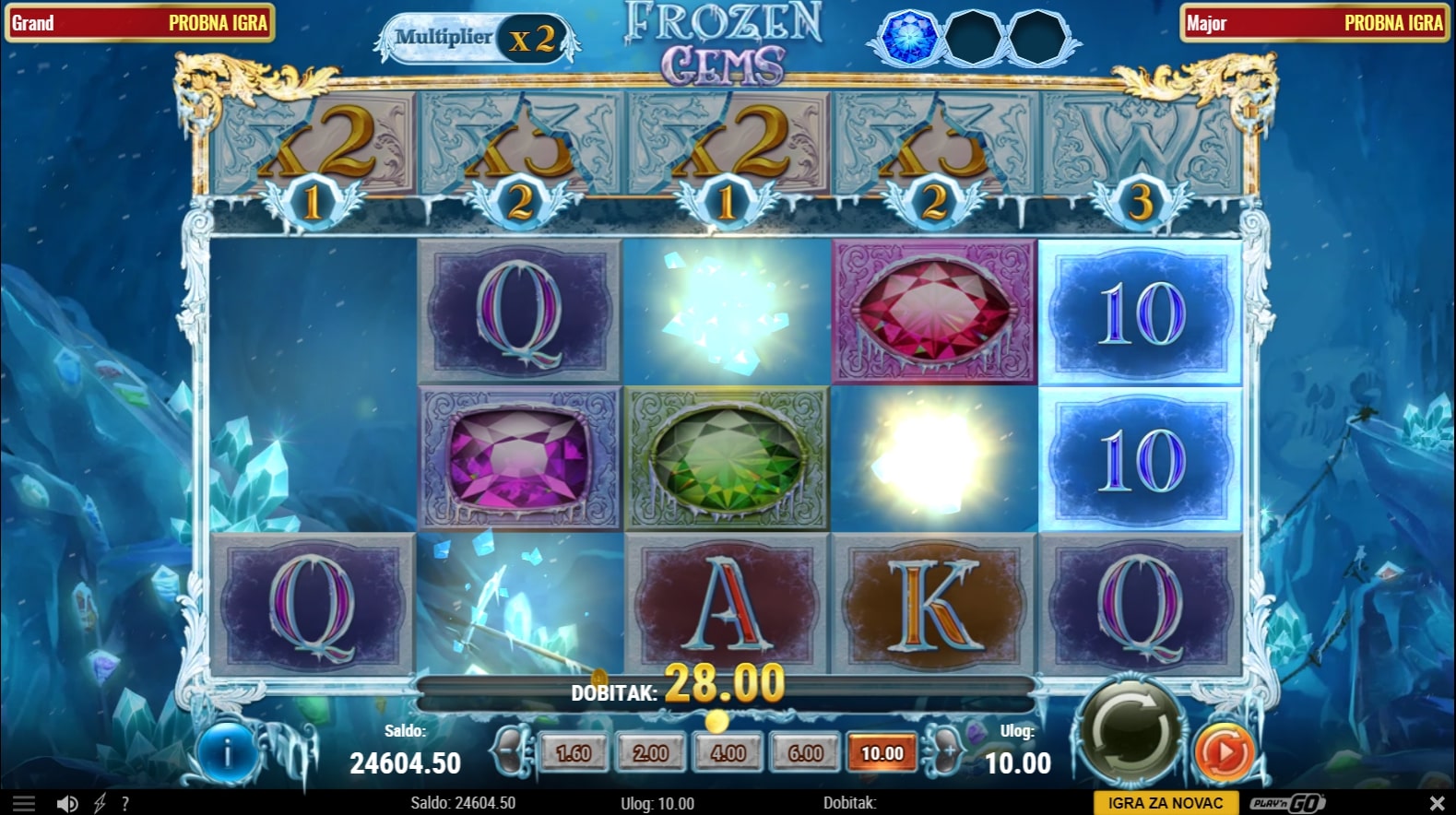The image size is (1456, 815).
Task: Toggle the lightning bolt fast play
Action: pos(100,804)
